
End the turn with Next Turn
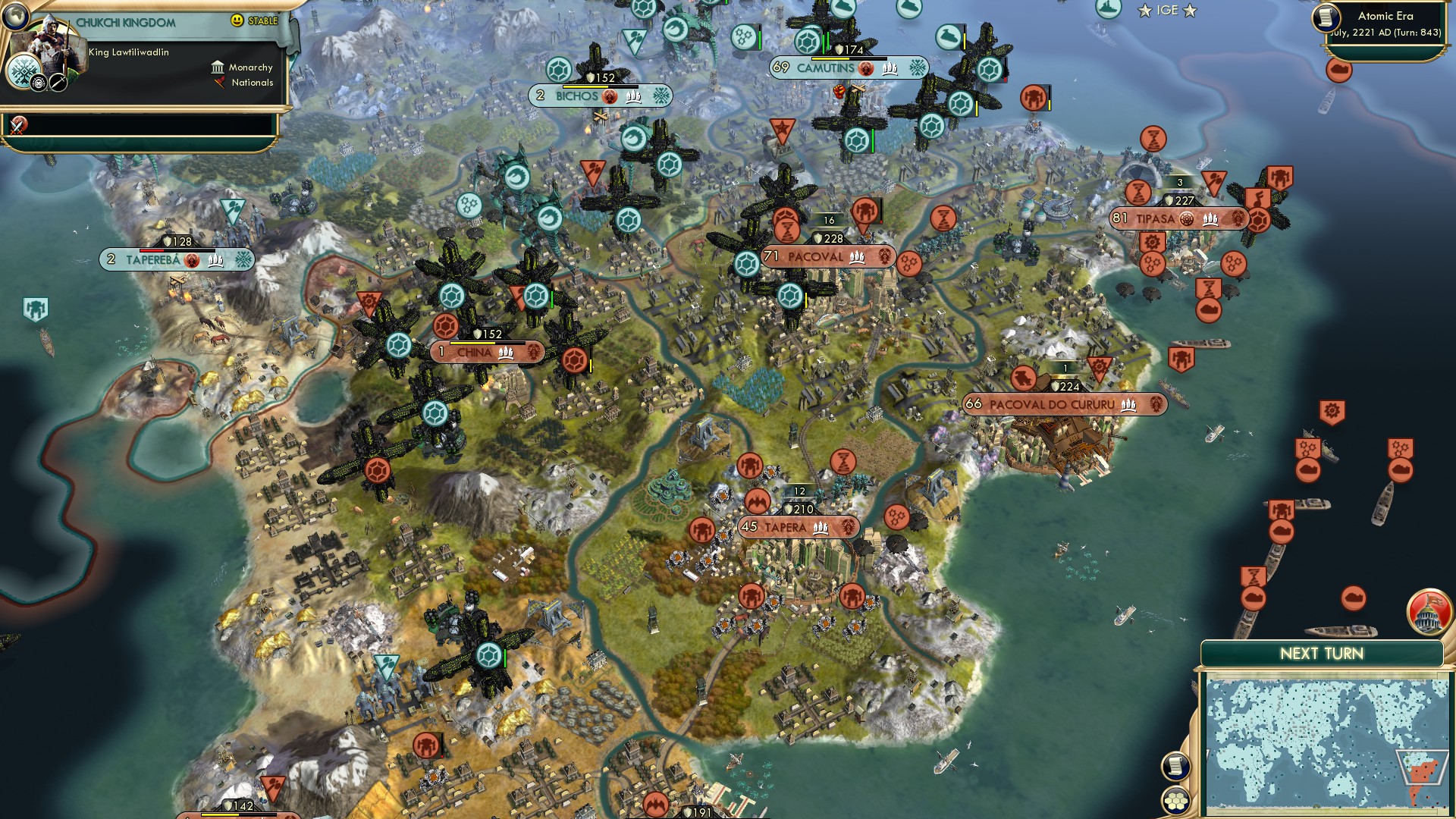coord(1321,654)
